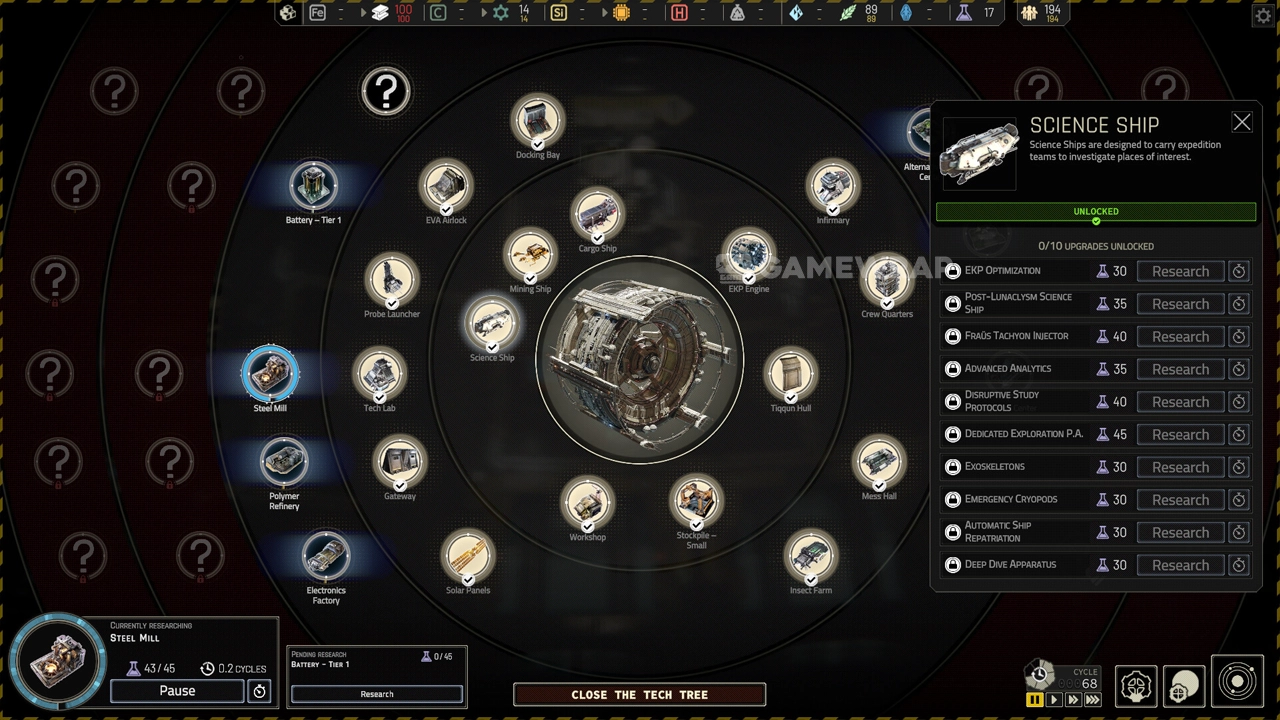This screenshot has width=1280, height=720.
Task: Research the Exoskeletons upgrade
Action: [1180, 467]
